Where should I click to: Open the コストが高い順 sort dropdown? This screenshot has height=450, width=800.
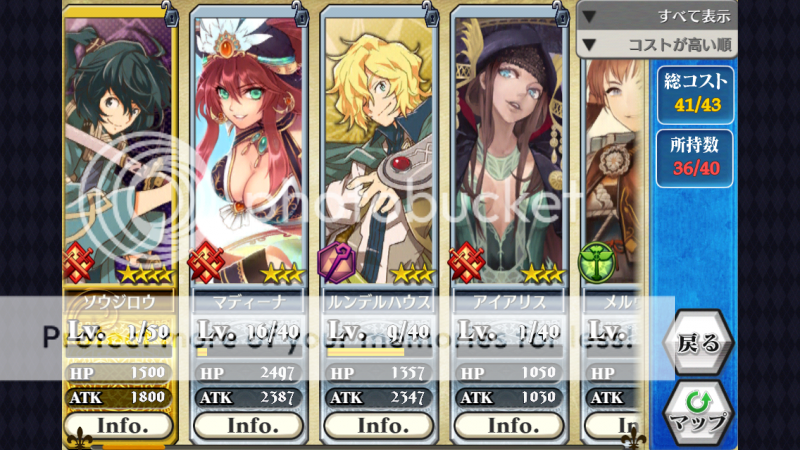pyautogui.click(x=658, y=44)
